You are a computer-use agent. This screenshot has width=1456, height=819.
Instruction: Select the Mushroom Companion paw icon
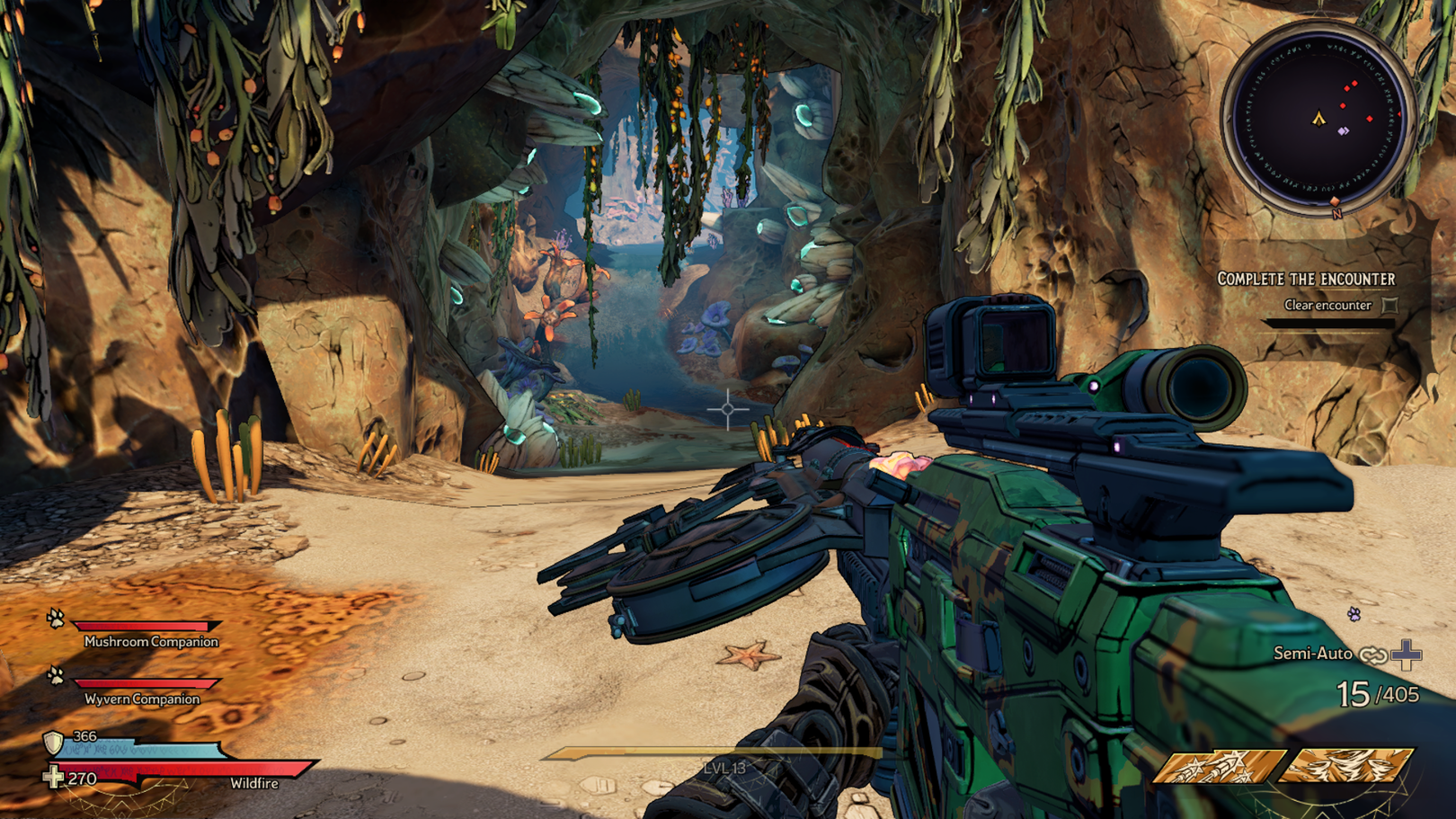(x=56, y=619)
